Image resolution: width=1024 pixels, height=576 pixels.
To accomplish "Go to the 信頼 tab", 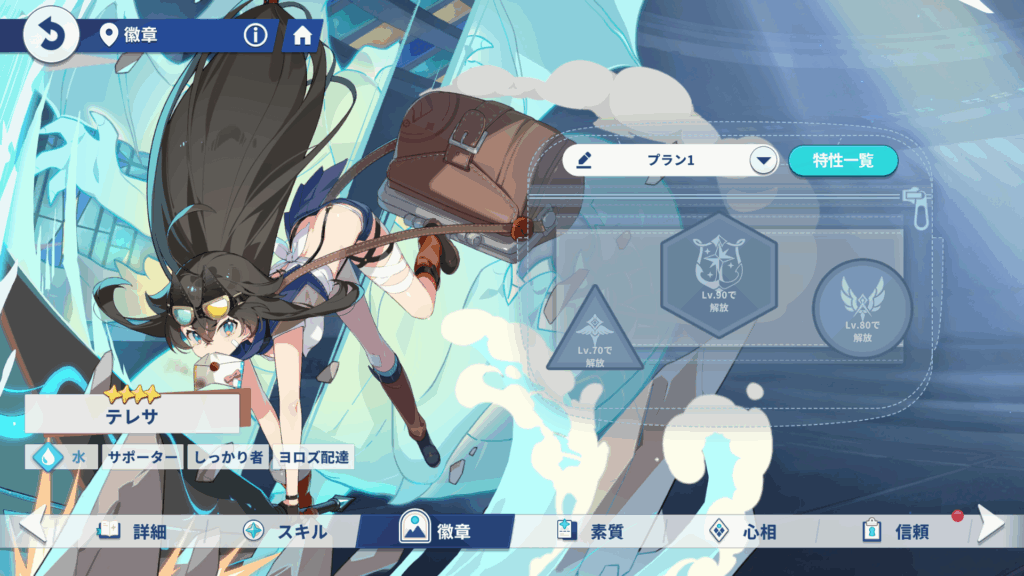I will pyautogui.click(x=896, y=531).
